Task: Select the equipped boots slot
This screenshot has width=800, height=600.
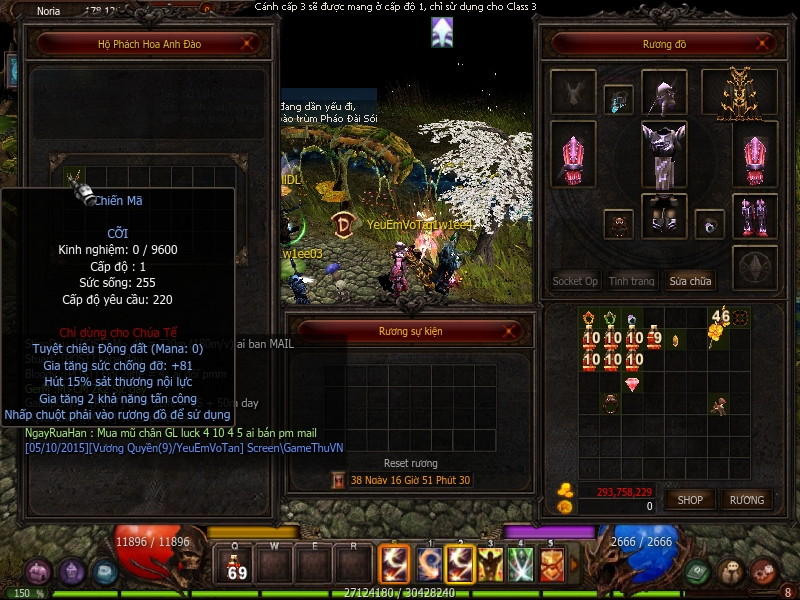Action: coord(755,216)
